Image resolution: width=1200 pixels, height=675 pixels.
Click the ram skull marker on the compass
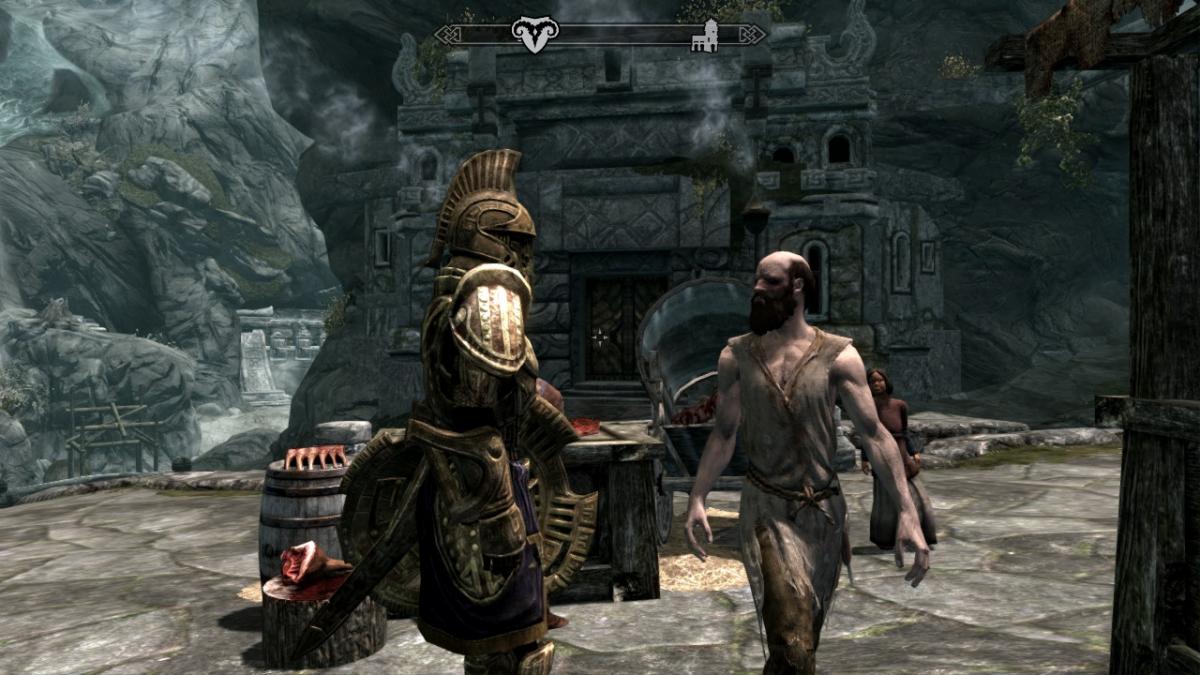(535, 35)
